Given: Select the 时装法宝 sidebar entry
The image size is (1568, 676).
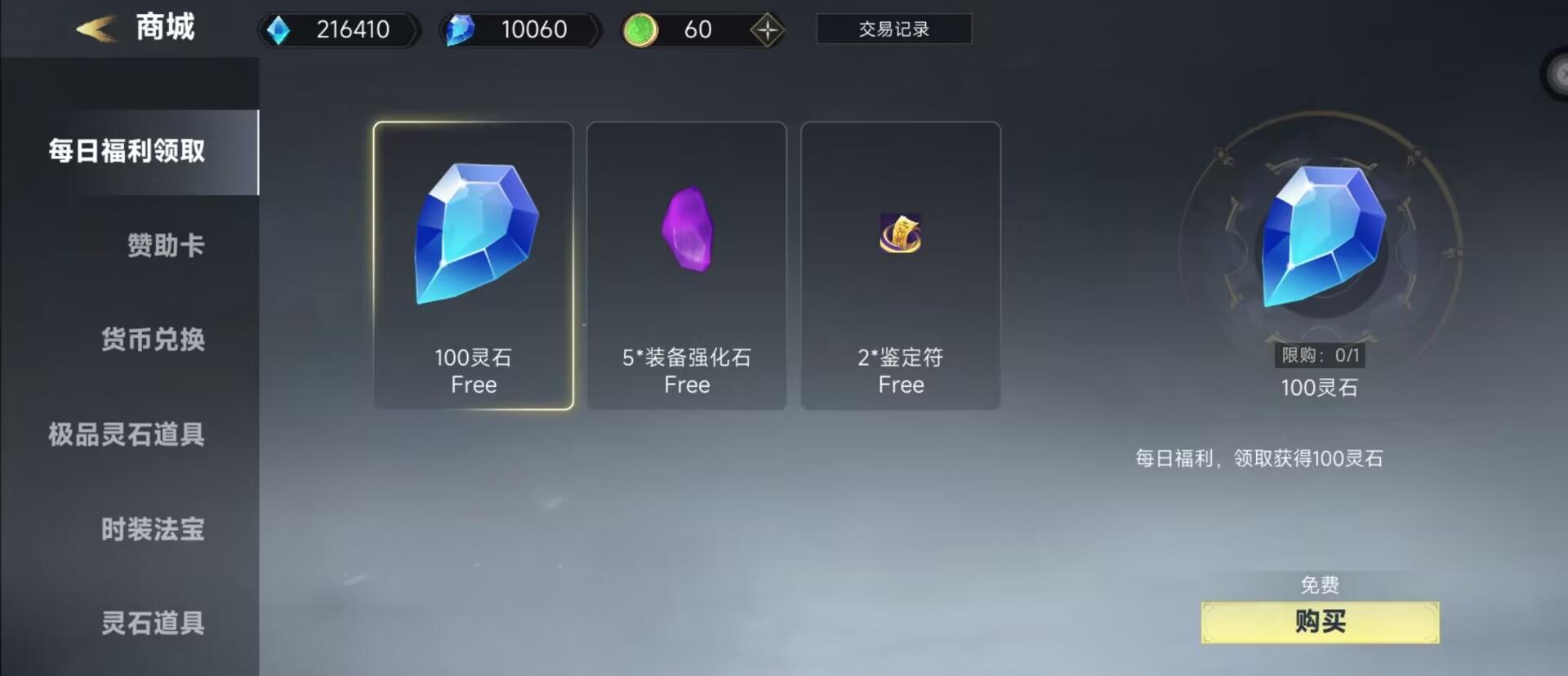Looking at the screenshot, I should pyautogui.click(x=152, y=529).
